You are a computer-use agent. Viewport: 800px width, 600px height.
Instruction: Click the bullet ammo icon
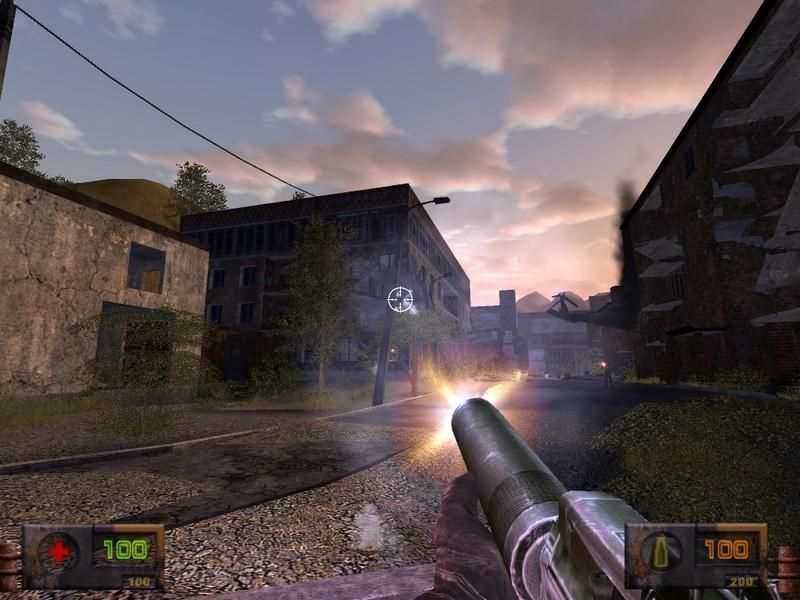click(661, 550)
